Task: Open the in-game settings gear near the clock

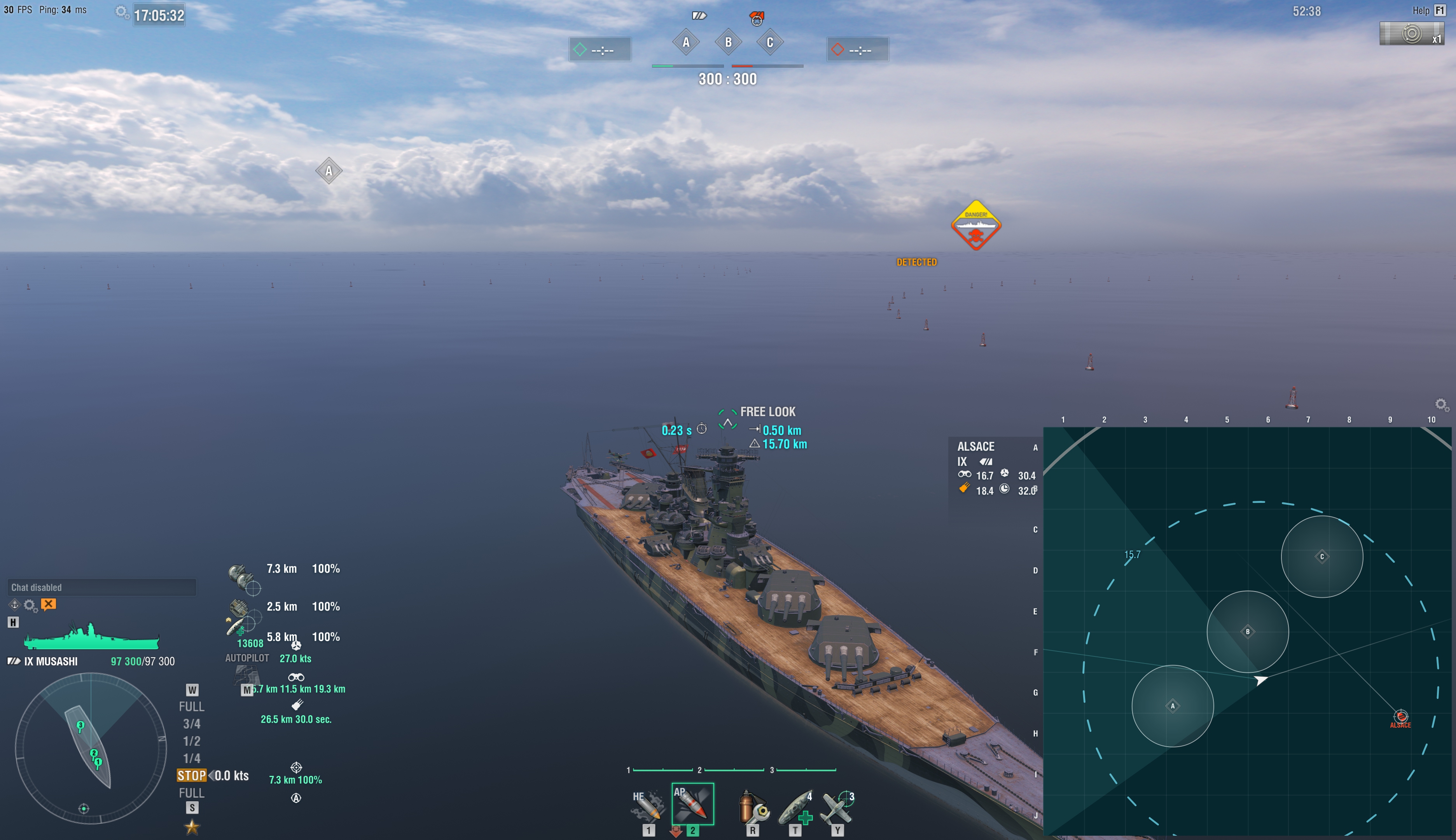Action: point(122,11)
